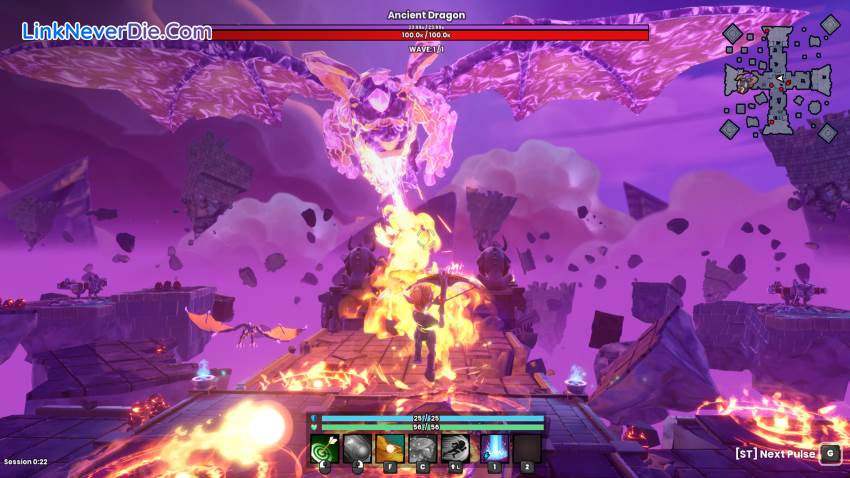The height and width of the screenshot is (478, 850).
Task: Use the orange fireball ability
Action: tap(392, 449)
